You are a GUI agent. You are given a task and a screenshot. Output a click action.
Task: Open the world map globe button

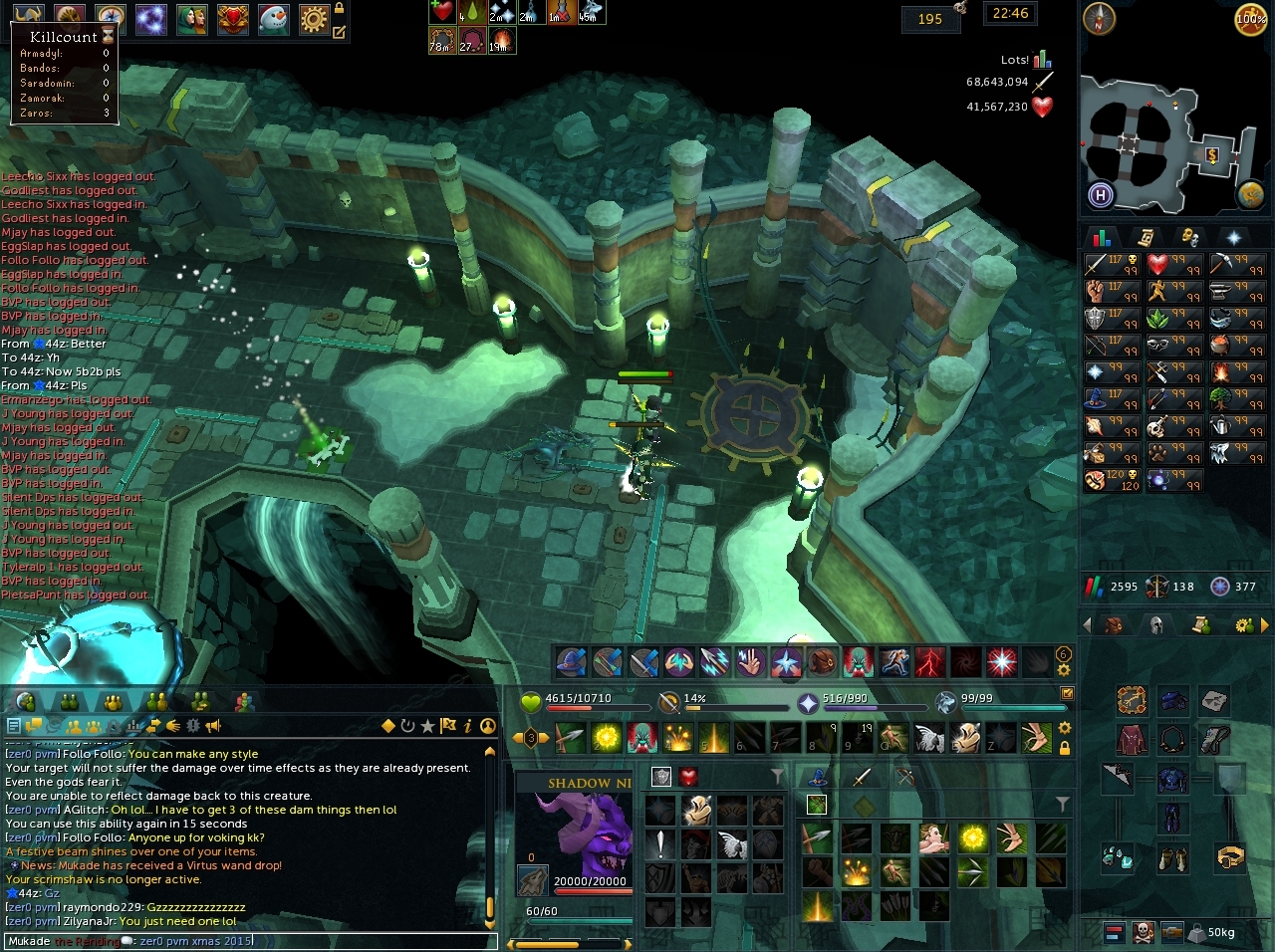tap(1251, 195)
